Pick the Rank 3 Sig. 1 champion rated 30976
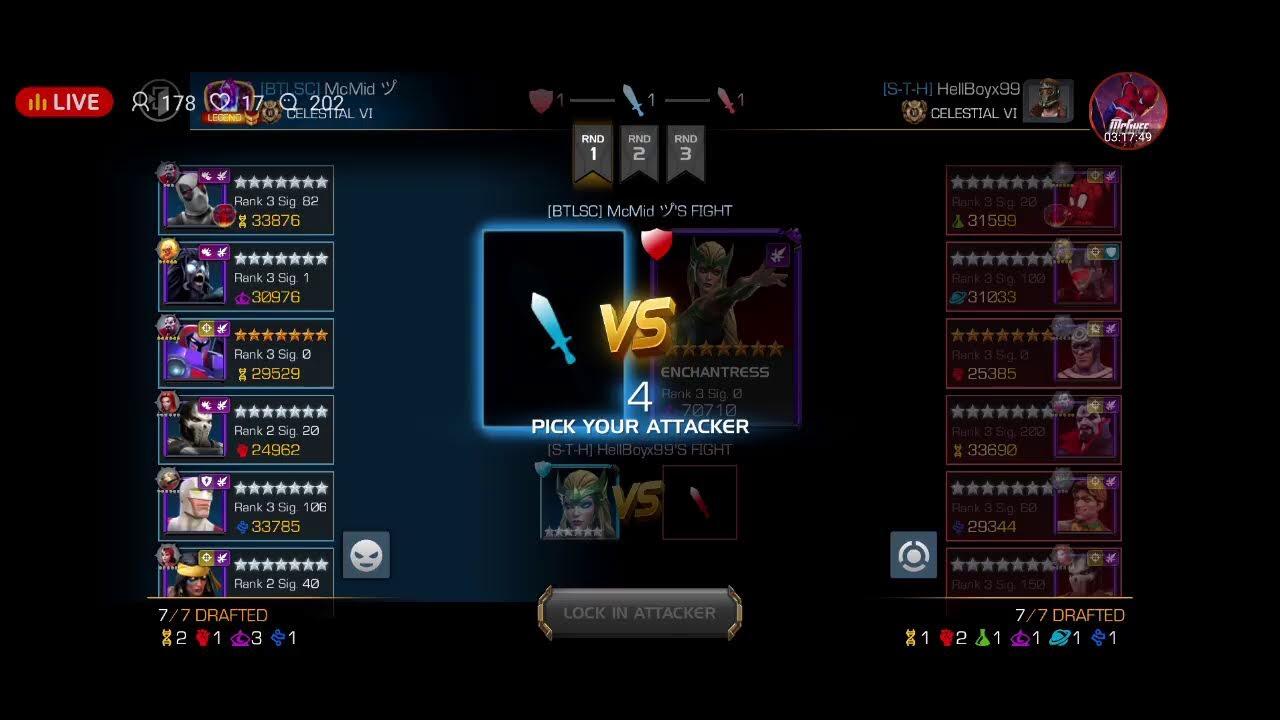 pos(246,277)
